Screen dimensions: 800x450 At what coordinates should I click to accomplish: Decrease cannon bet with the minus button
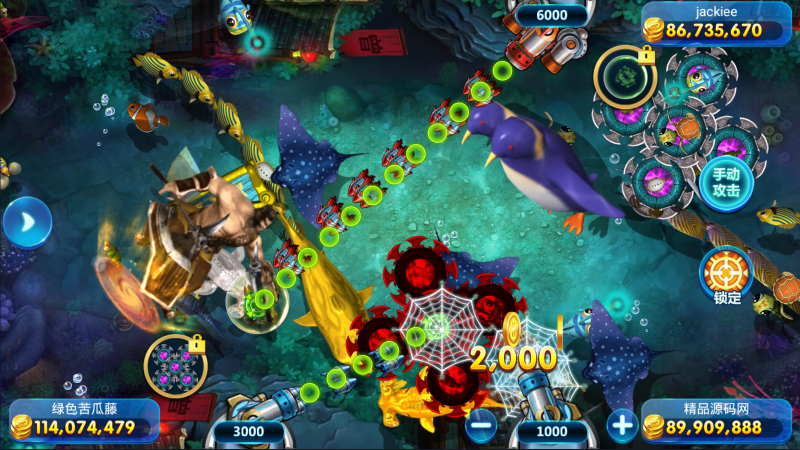click(481, 426)
